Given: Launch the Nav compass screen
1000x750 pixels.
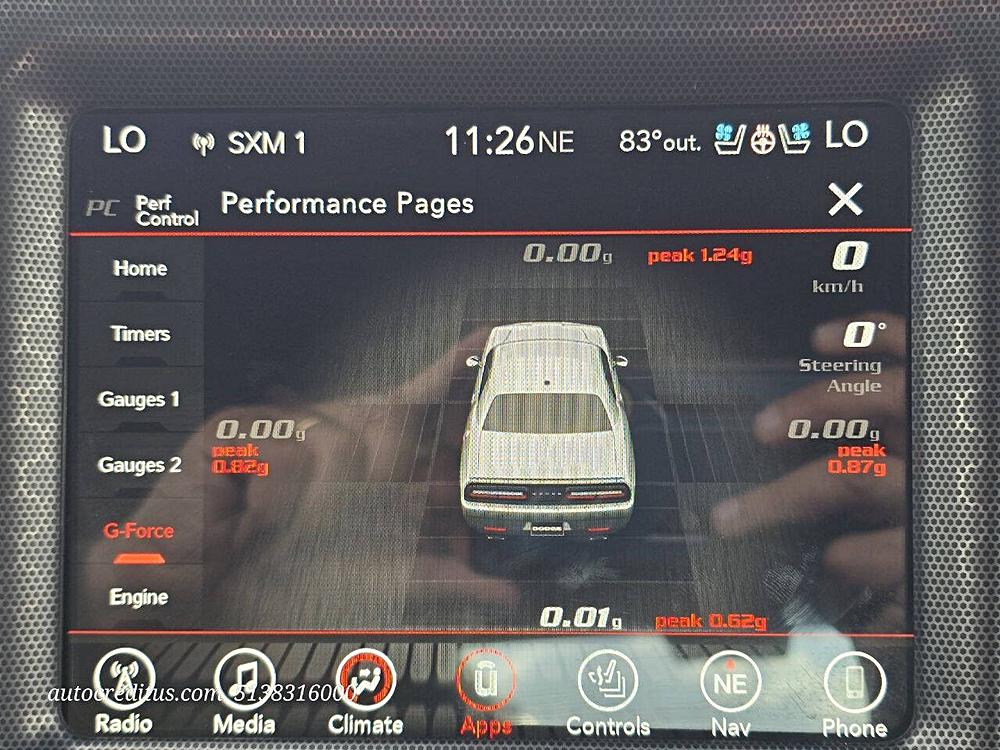Looking at the screenshot, I should [730, 692].
